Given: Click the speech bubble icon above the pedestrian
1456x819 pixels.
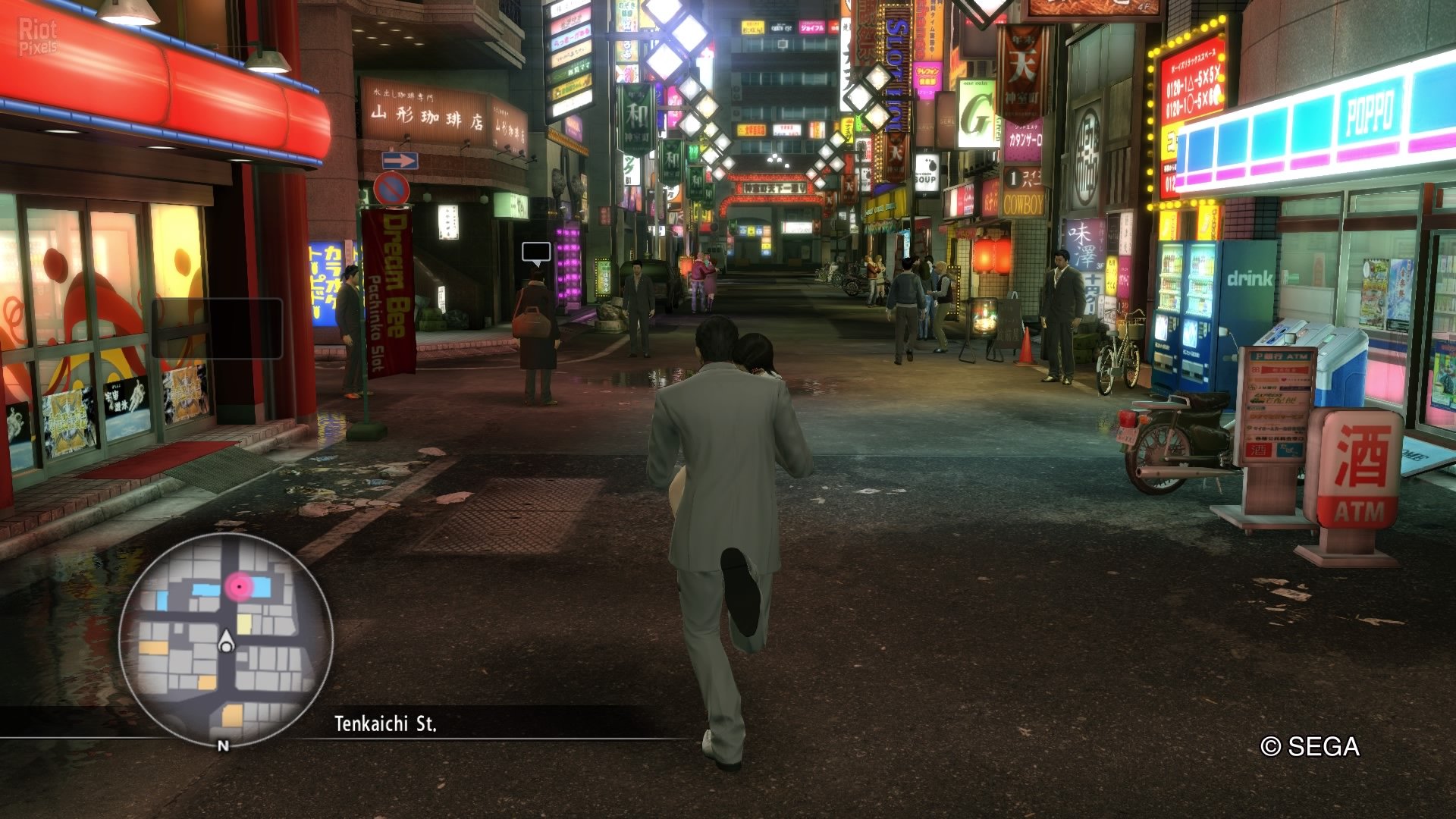Looking at the screenshot, I should click(x=536, y=253).
